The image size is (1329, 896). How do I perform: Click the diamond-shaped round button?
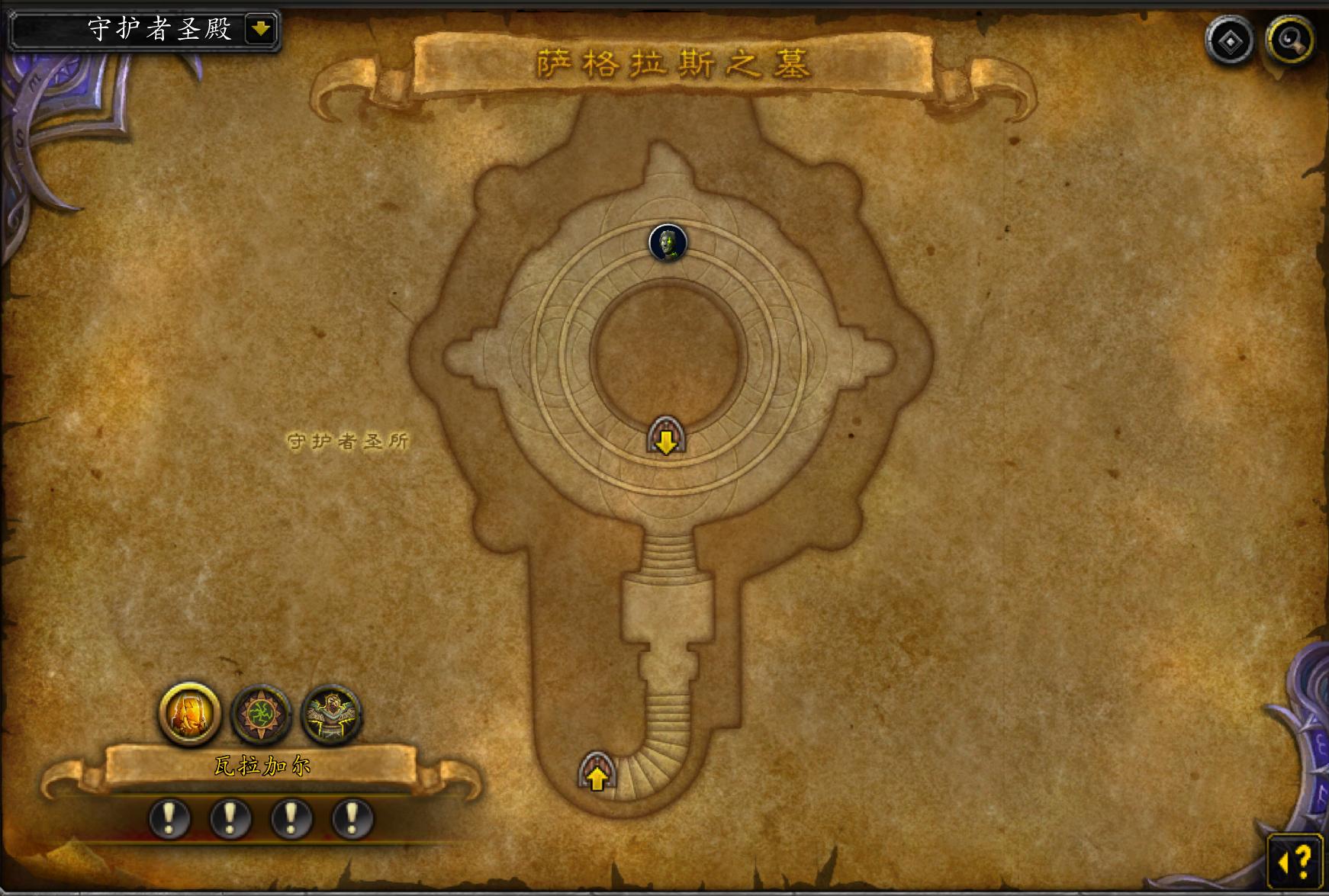[x=1229, y=40]
